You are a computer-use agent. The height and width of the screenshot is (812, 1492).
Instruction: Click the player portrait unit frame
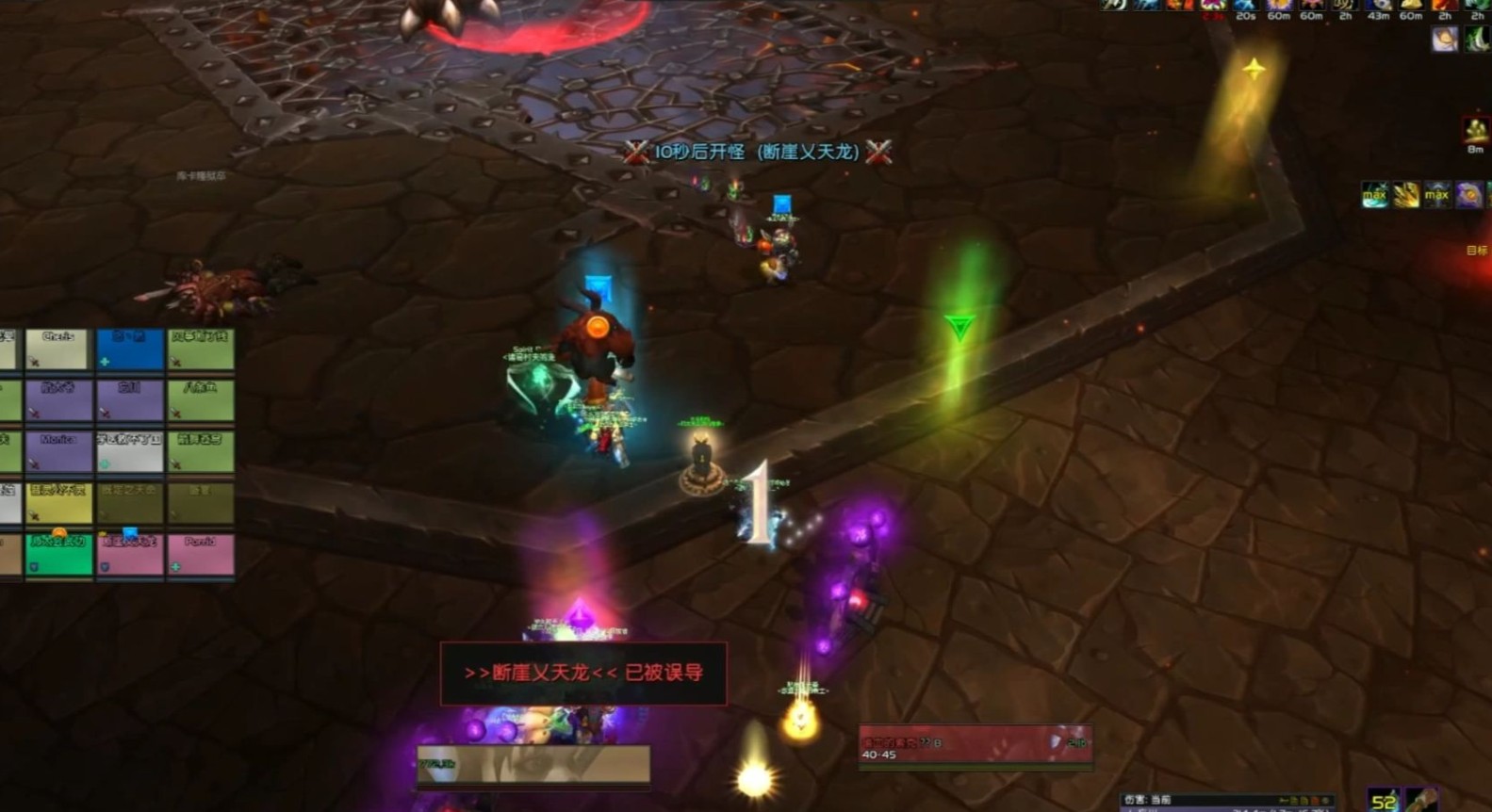coord(533,764)
